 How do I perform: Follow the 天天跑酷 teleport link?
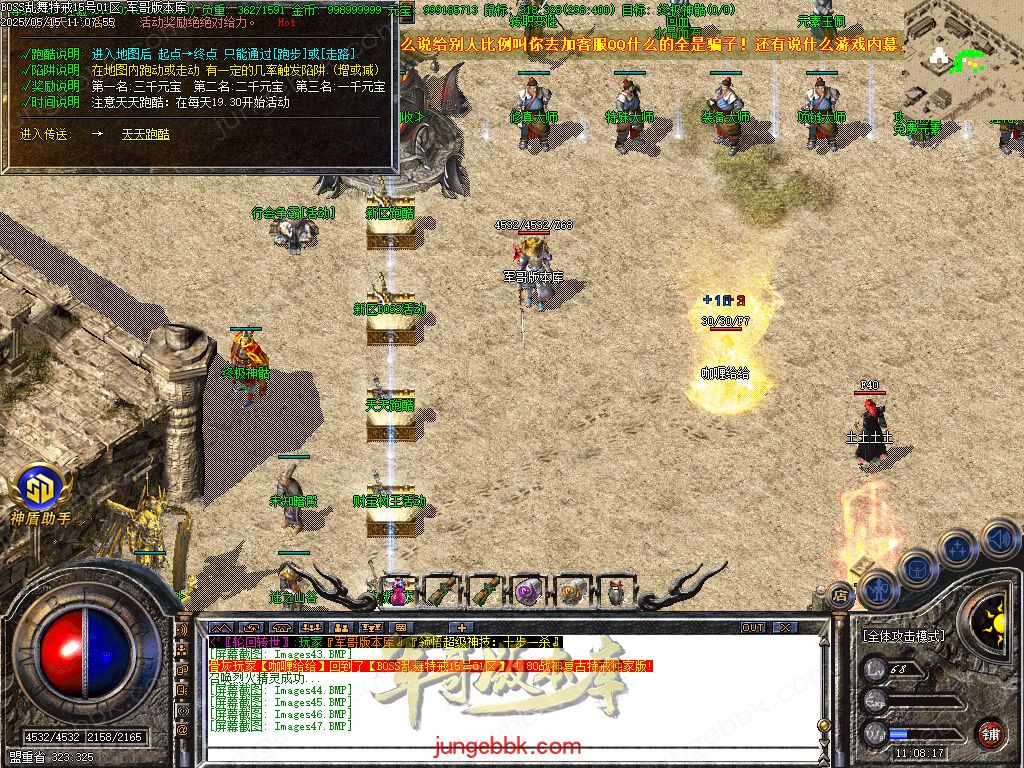tap(146, 133)
